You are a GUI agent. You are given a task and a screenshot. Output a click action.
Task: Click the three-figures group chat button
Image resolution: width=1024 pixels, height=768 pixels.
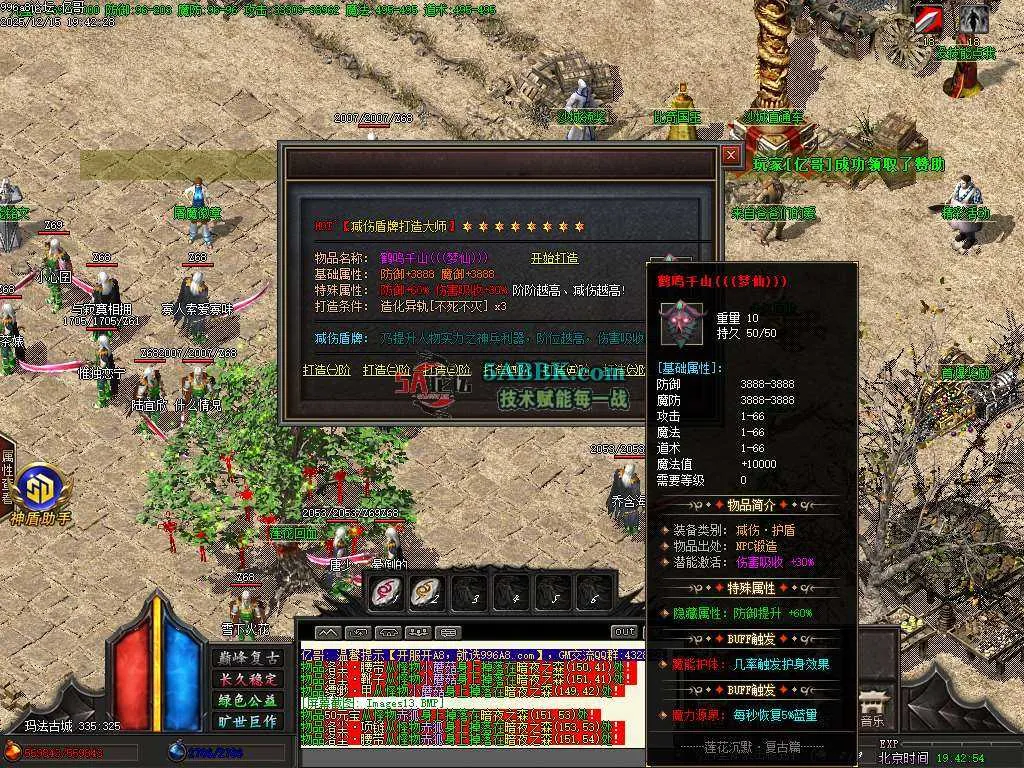[x=420, y=632]
